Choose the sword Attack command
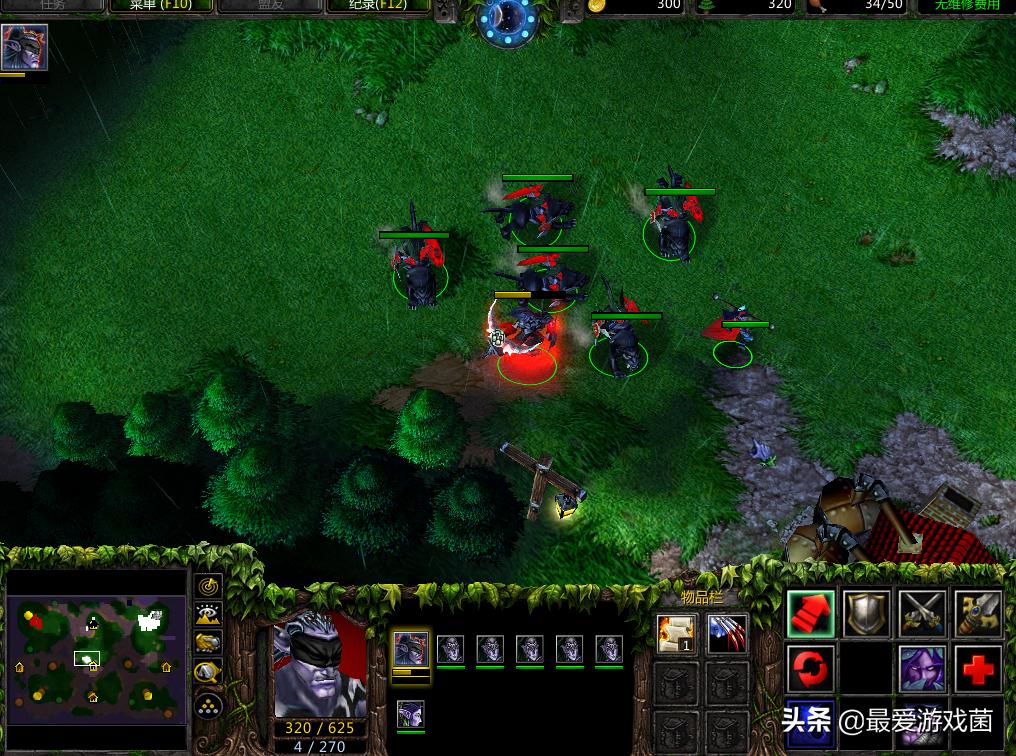 pos(978,613)
